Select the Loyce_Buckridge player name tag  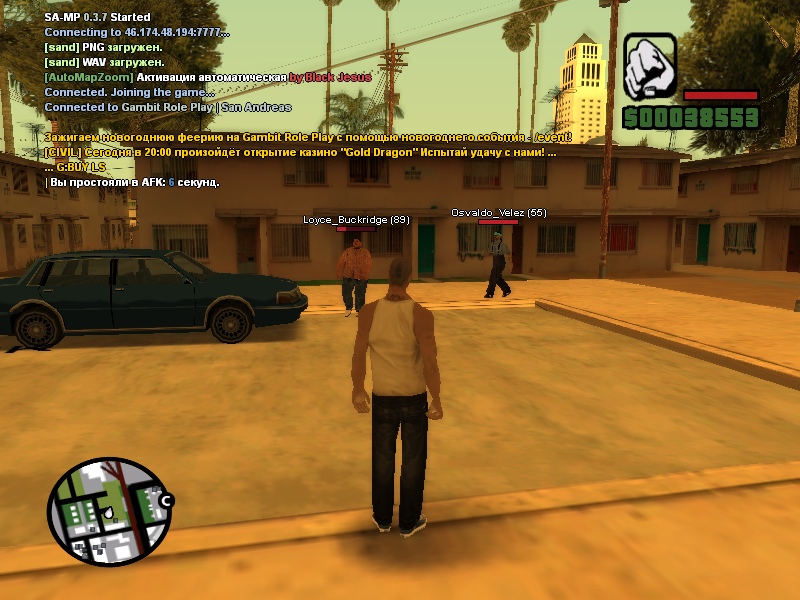coord(356,219)
